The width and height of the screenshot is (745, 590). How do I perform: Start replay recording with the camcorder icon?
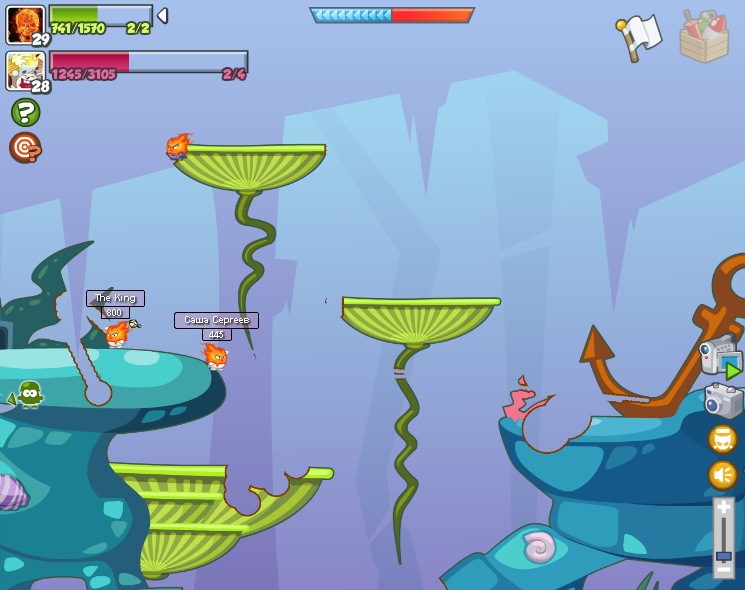point(720,357)
